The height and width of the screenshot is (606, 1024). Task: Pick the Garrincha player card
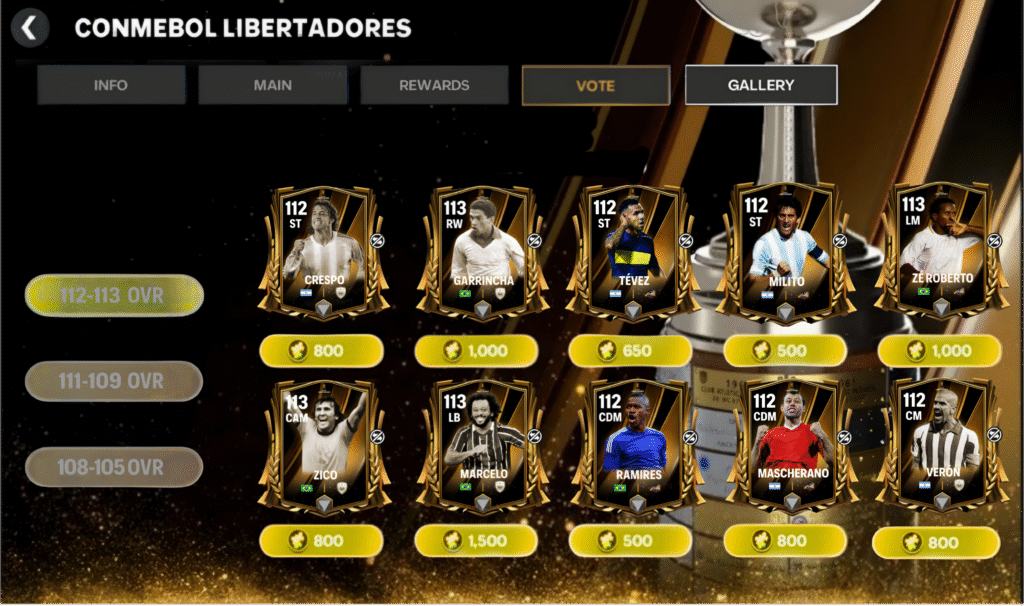click(x=482, y=253)
